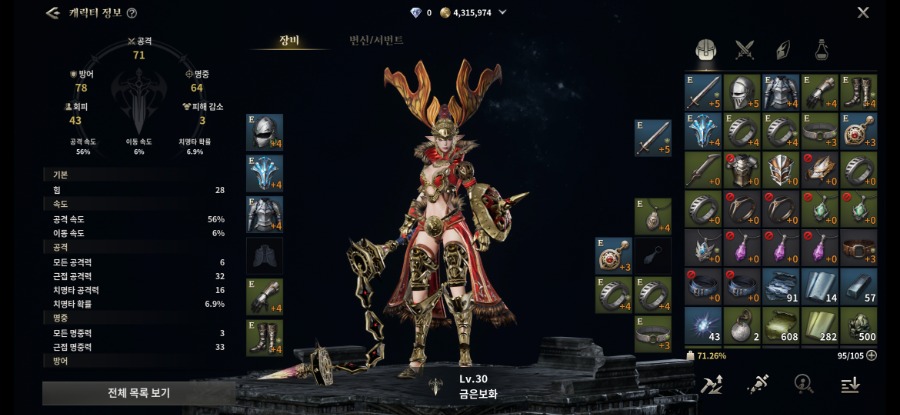
Task: Open the character info help icon
Action: tap(132, 13)
